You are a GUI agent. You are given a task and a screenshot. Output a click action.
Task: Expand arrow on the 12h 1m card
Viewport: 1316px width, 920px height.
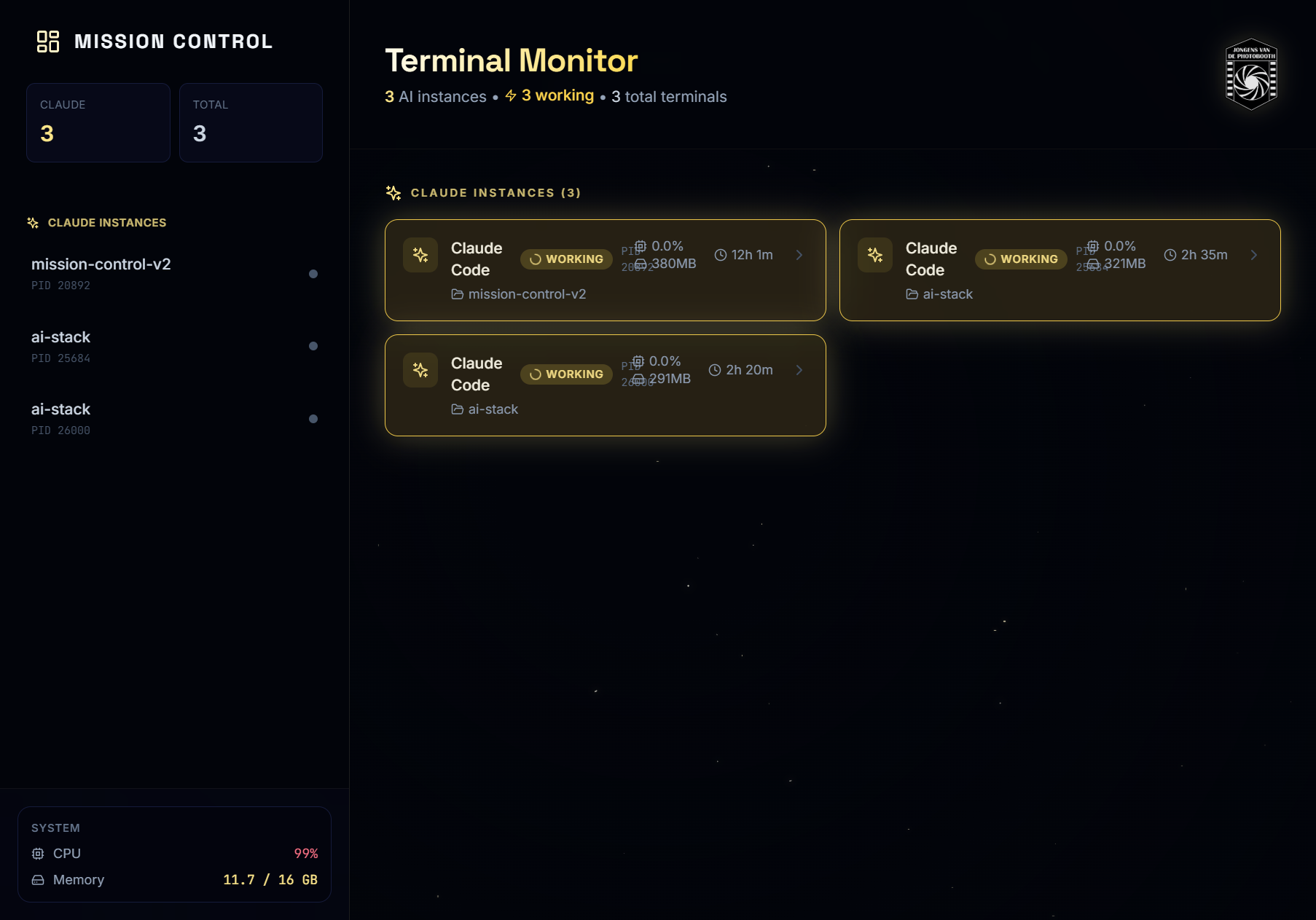(x=799, y=255)
